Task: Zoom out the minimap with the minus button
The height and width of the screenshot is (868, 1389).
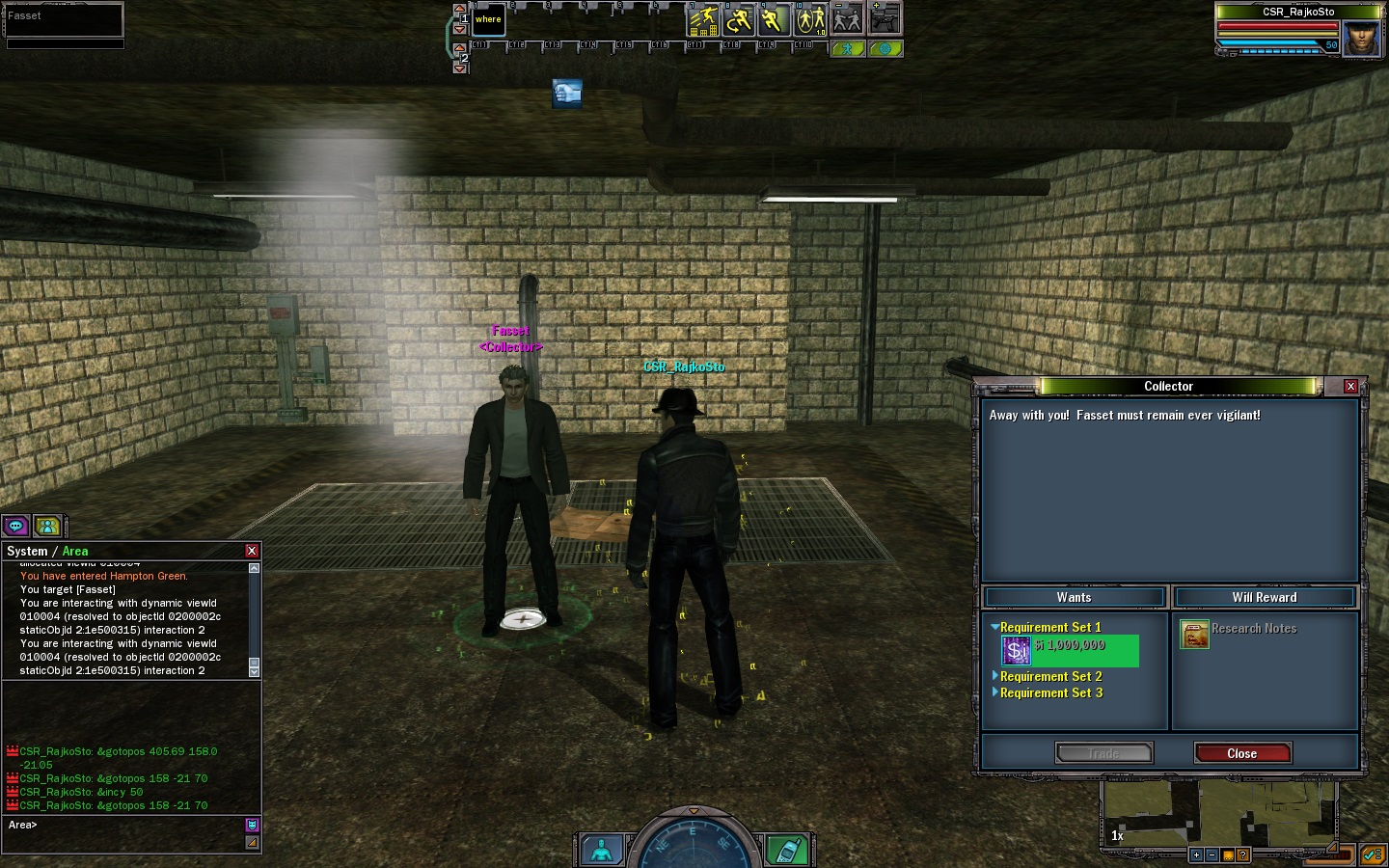Action: pos(1212,854)
